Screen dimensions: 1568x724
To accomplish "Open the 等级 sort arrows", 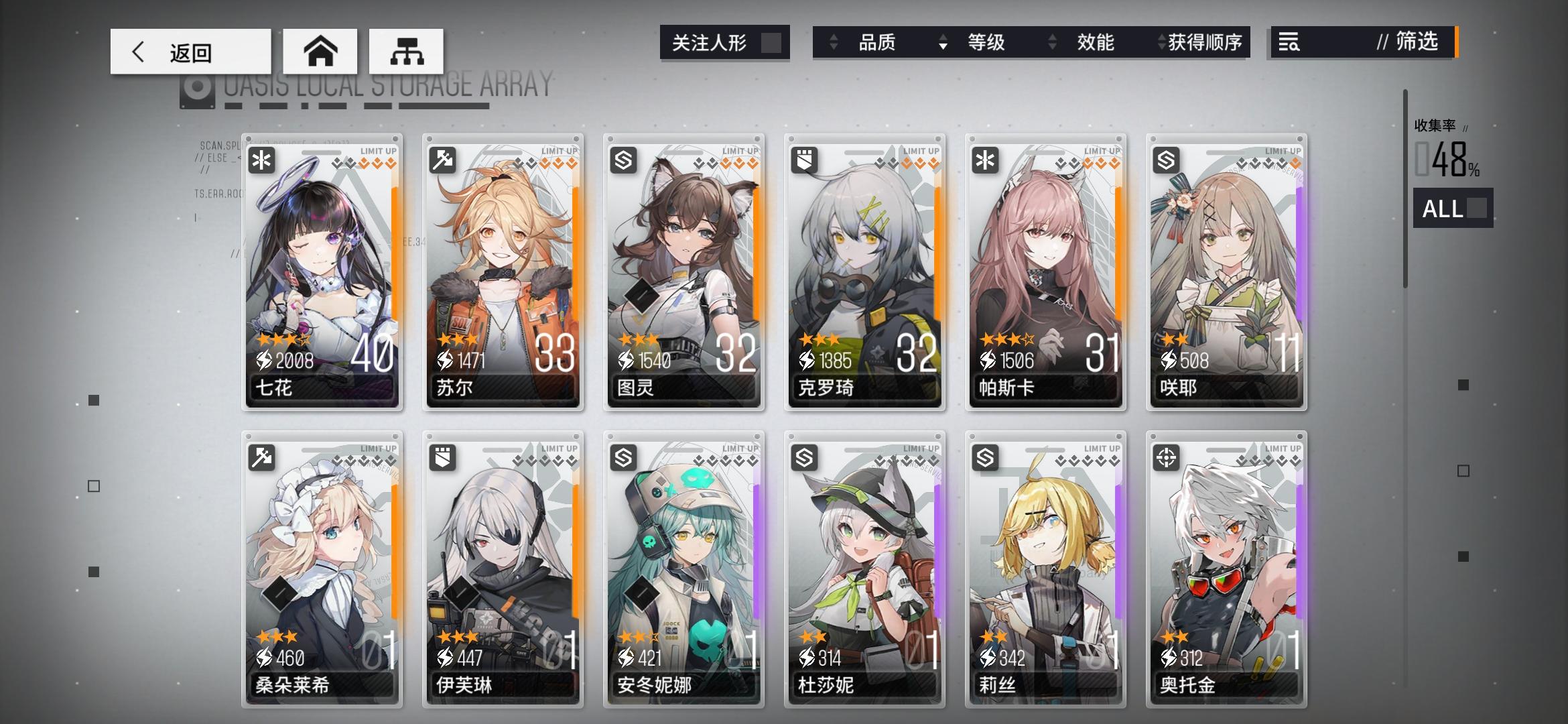I will [943, 42].
